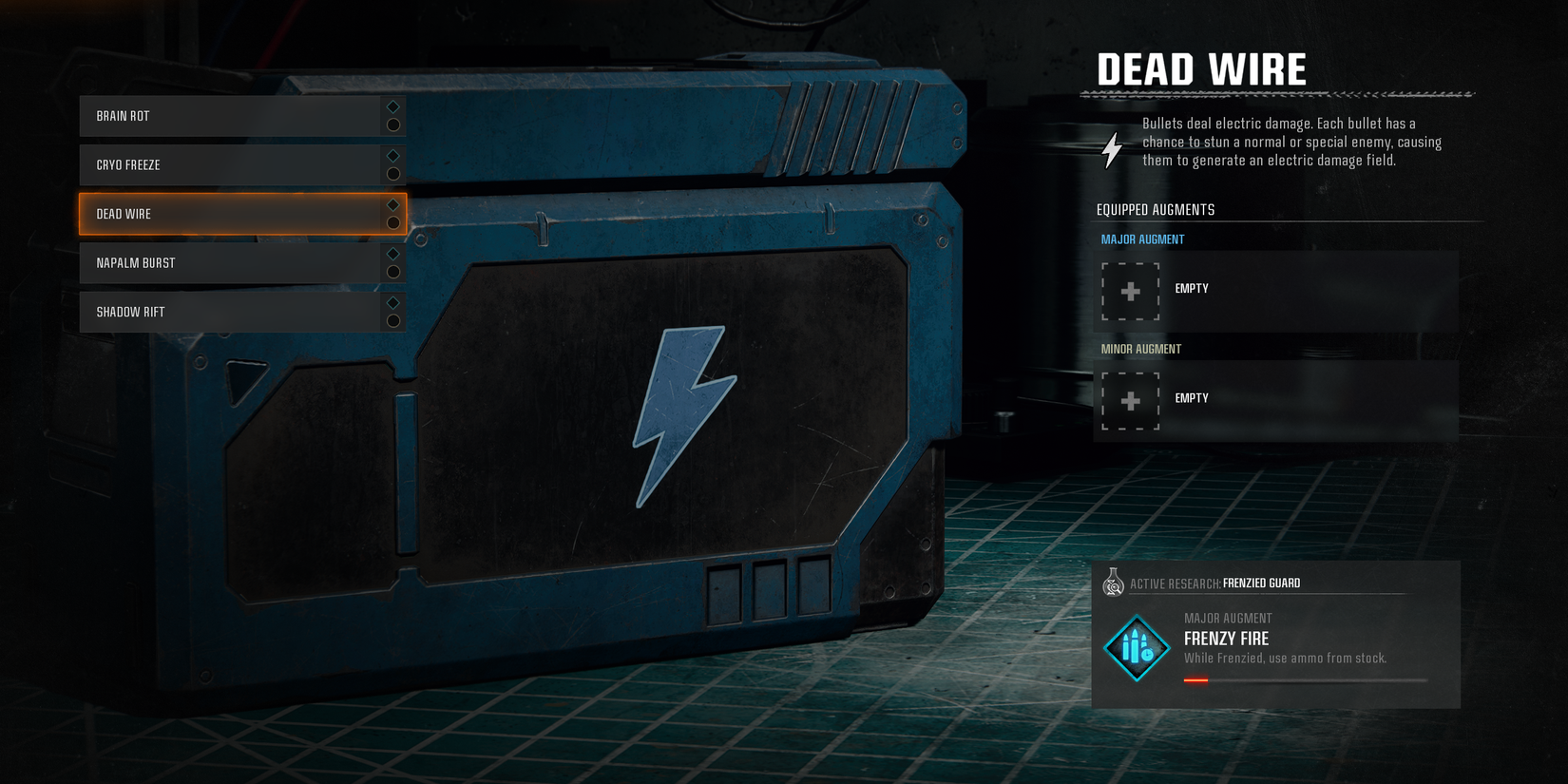This screenshot has height=784, width=1568.
Task: Toggle the circle augment indicator for Brain Rot
Action: click(x=392, y=124)
